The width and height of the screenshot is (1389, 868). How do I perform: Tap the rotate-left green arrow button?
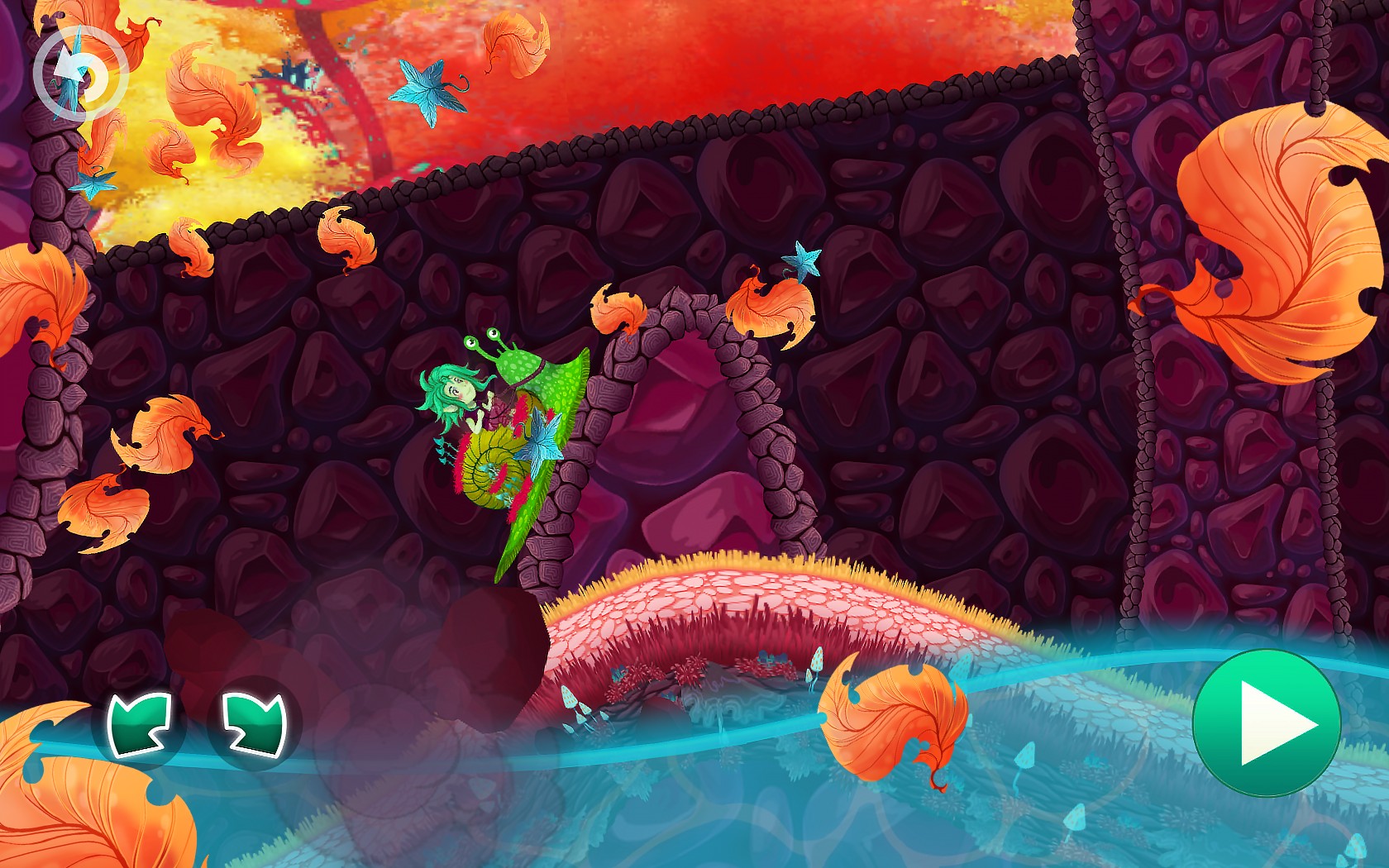pos(140,724)
